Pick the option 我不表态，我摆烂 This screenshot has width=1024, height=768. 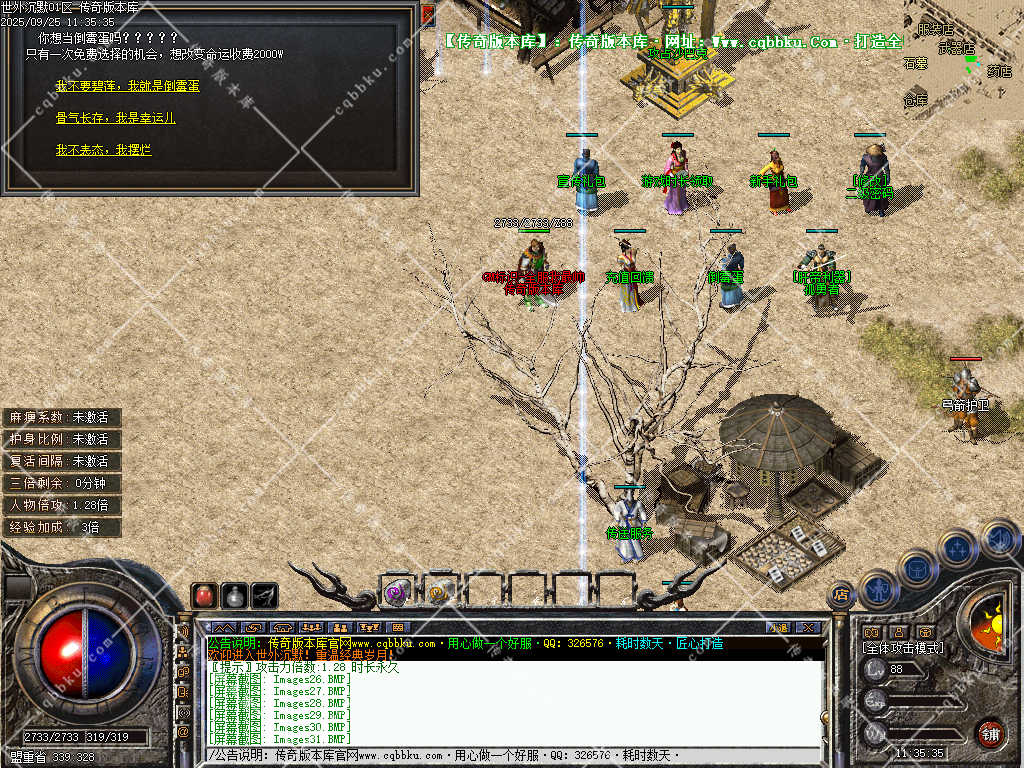pyautogui.click(x=103, y=150)
